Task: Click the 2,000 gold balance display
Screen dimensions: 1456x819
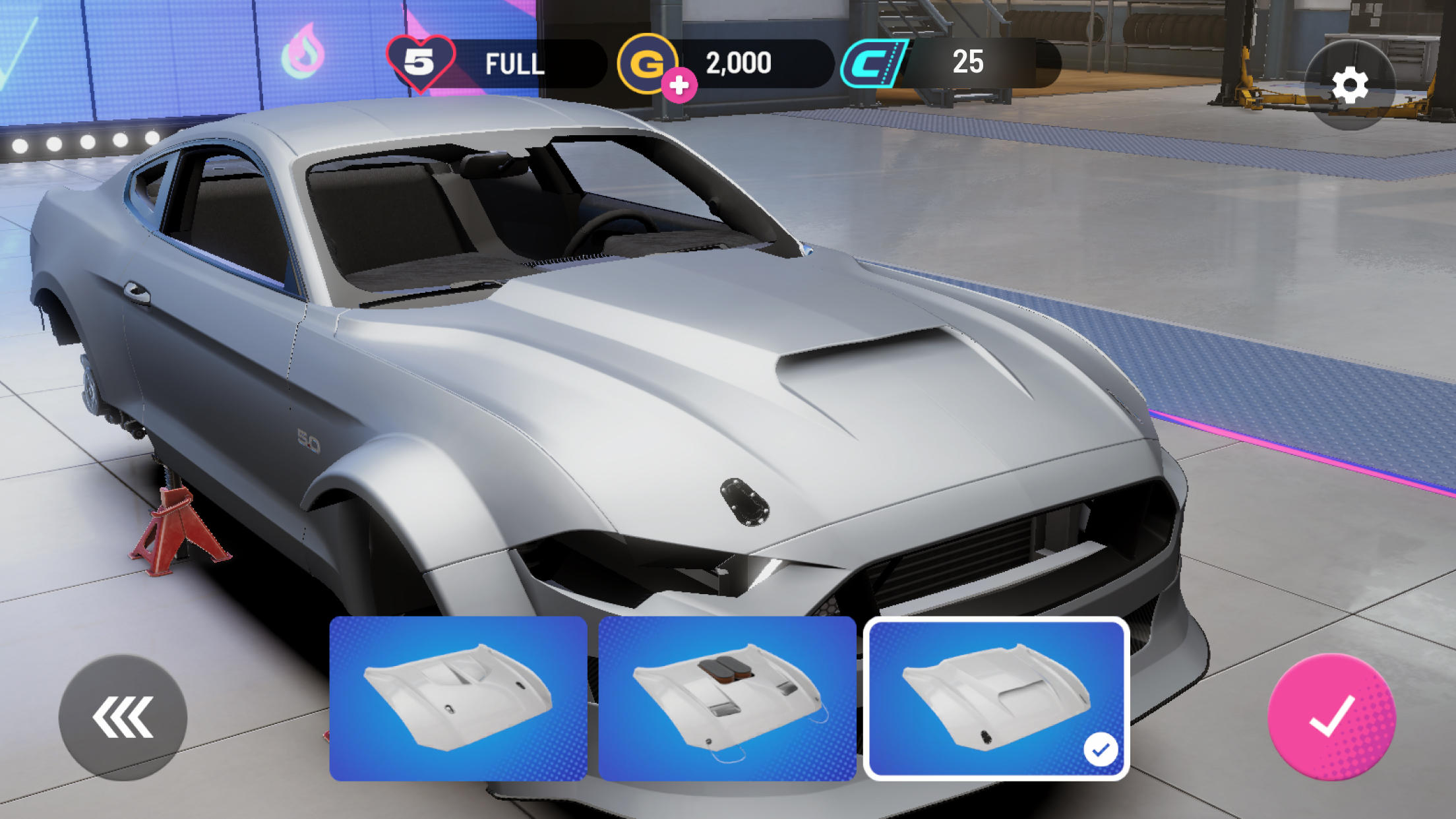Action: 738,63
